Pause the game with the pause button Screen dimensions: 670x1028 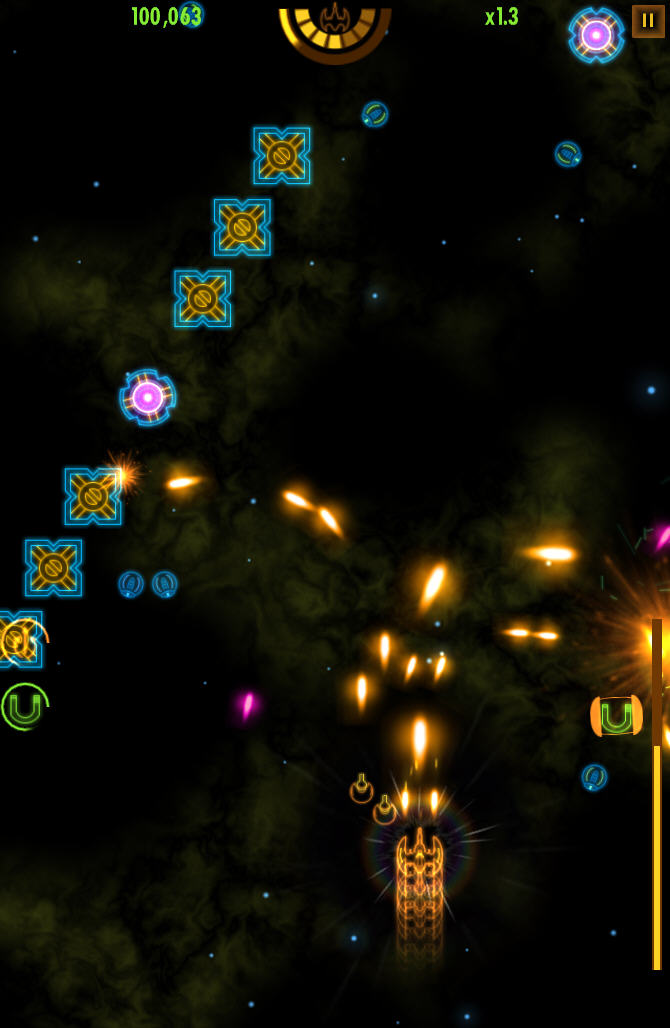[648, 21]
